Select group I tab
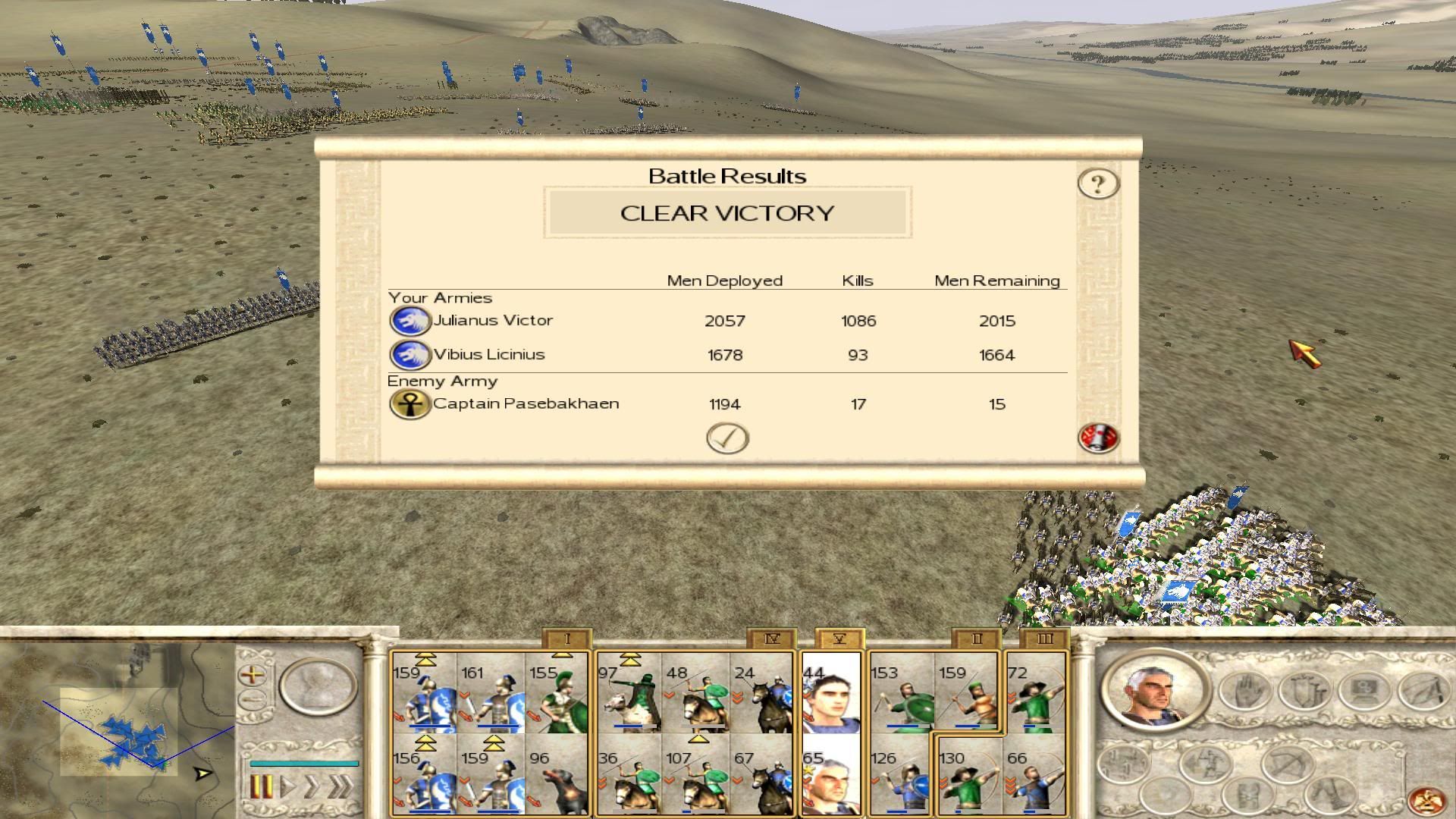 pos(566,639)
